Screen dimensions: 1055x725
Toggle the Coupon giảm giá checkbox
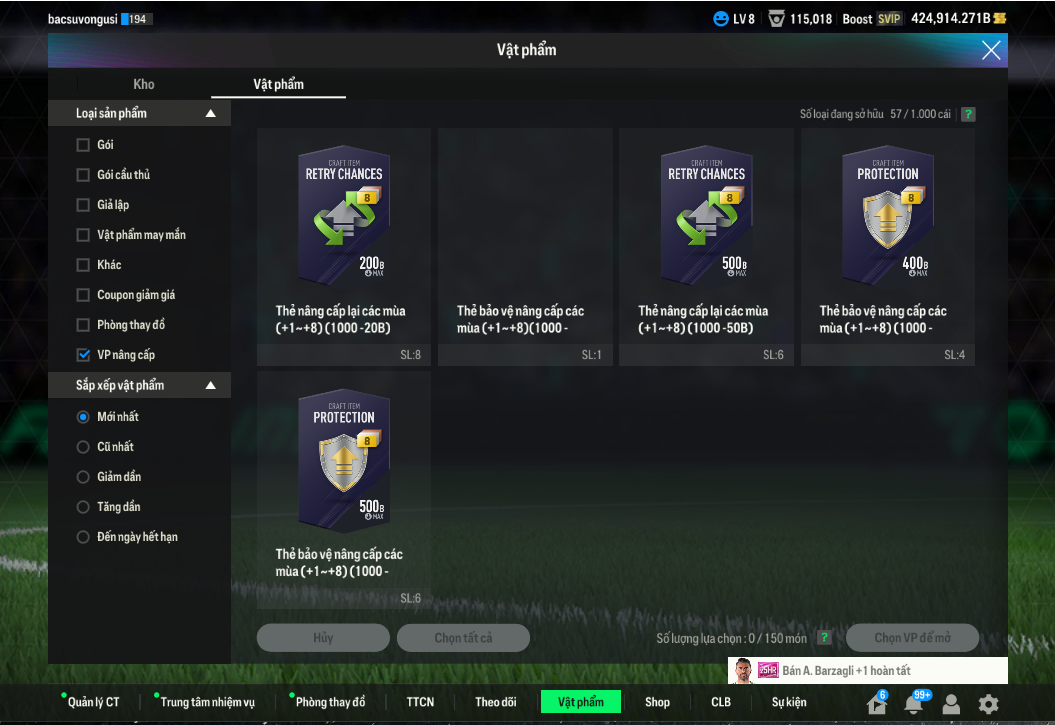(83, 295)
